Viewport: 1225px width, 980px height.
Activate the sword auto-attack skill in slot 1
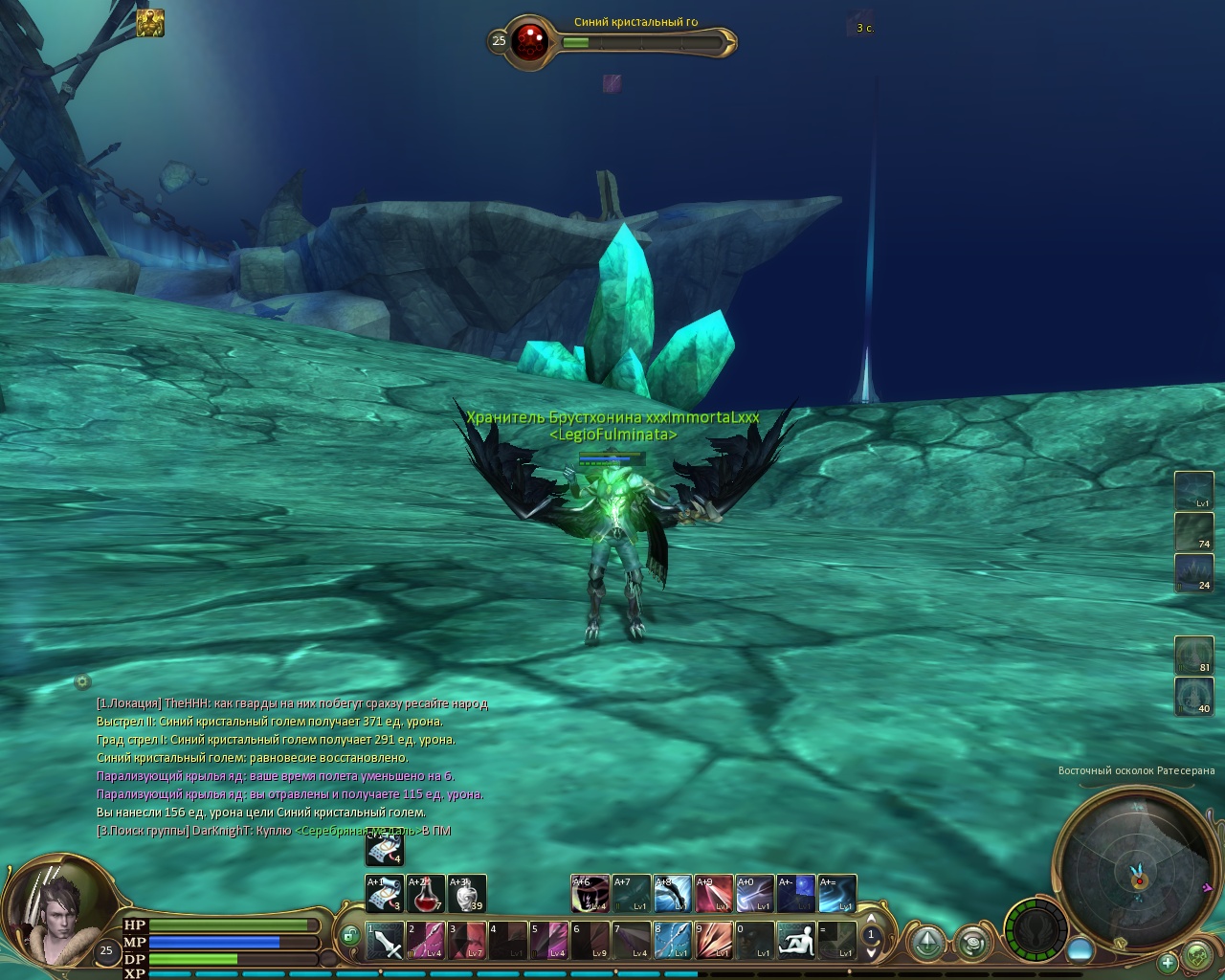[x=385, y=941]
